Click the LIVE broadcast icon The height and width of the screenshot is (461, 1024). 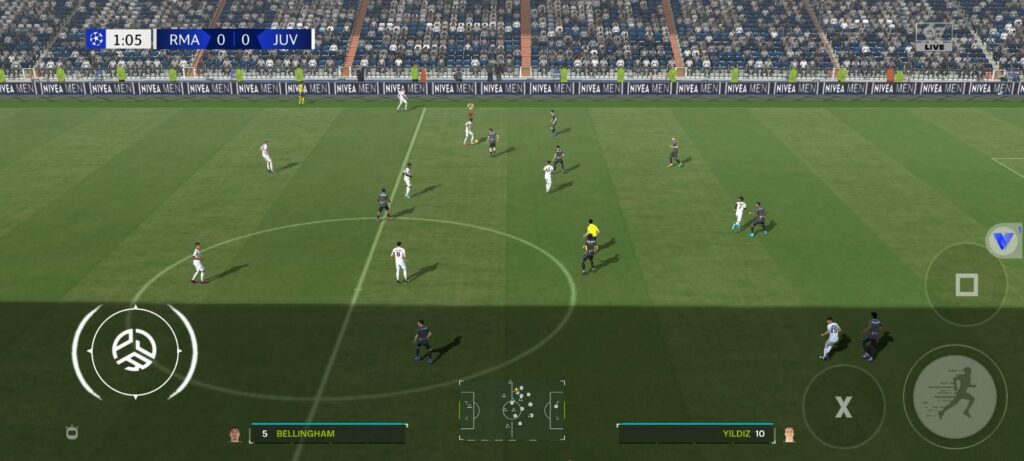934,38
